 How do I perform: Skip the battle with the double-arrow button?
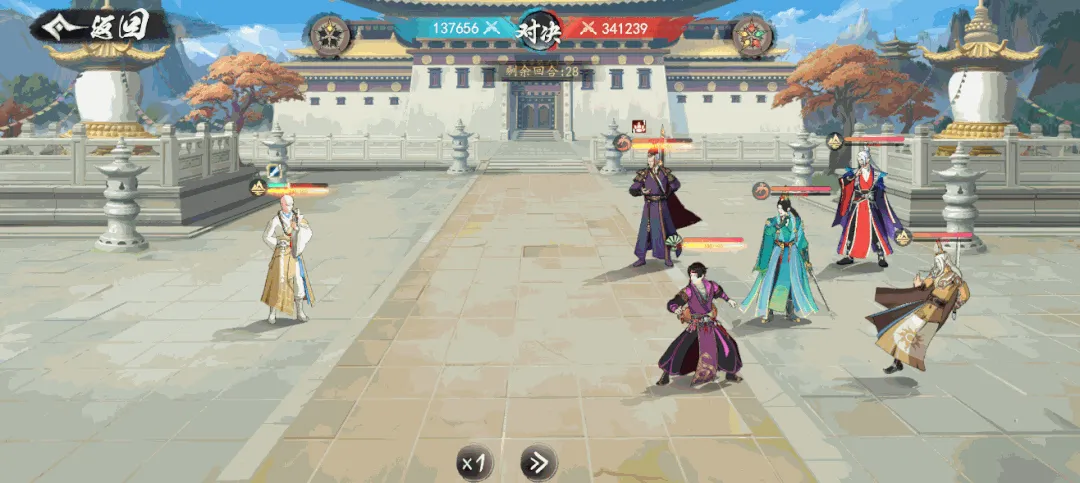pyautogui.click(x=538, y=462)
